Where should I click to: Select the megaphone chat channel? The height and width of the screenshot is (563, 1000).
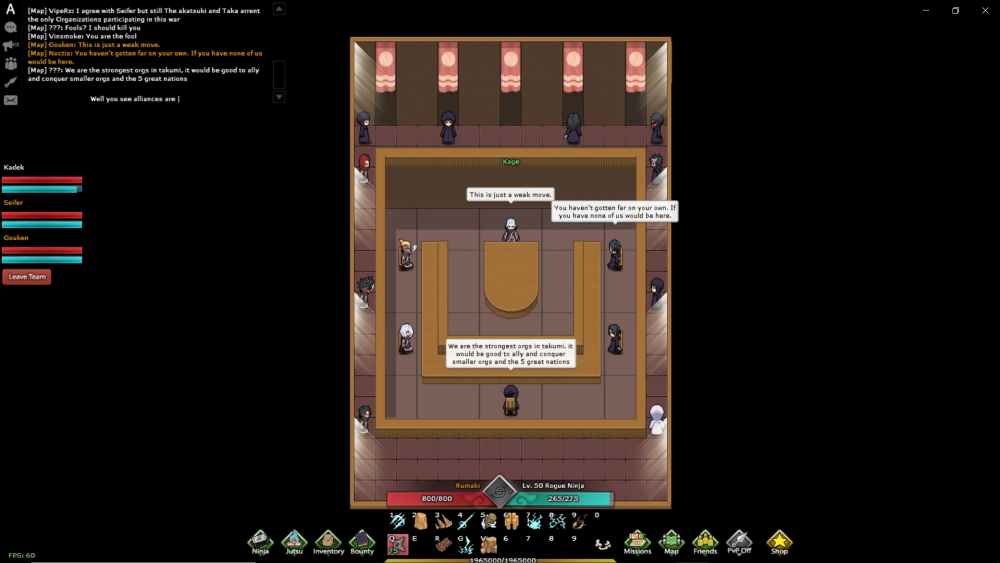[x=11, y=45]
